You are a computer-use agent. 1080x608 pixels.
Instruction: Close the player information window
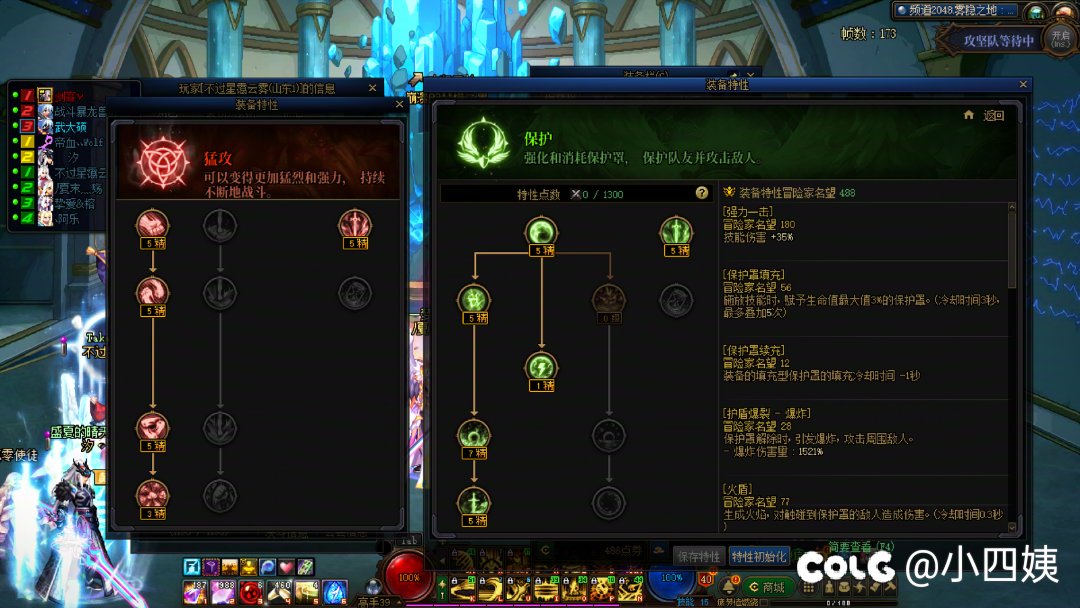tap(372, 88)
